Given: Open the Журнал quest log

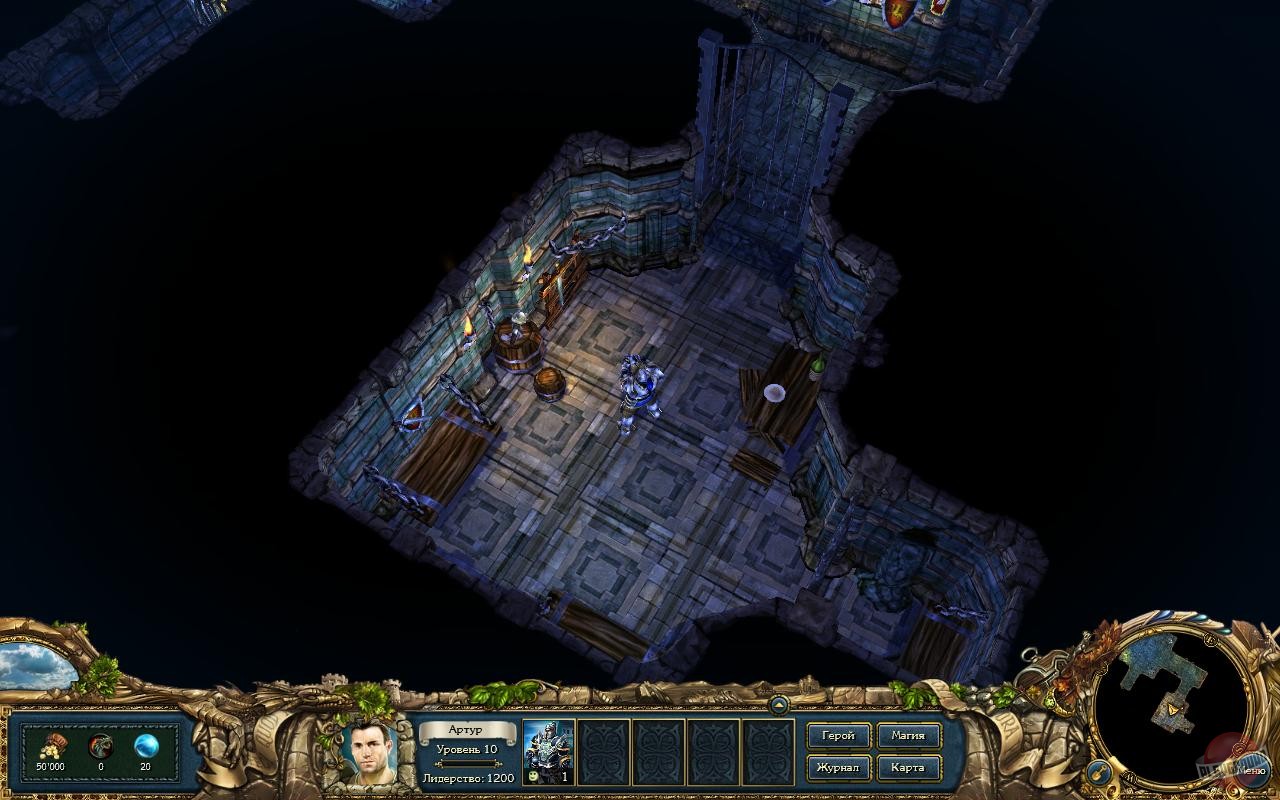Looking at the screenshot, I should (838, 768).
